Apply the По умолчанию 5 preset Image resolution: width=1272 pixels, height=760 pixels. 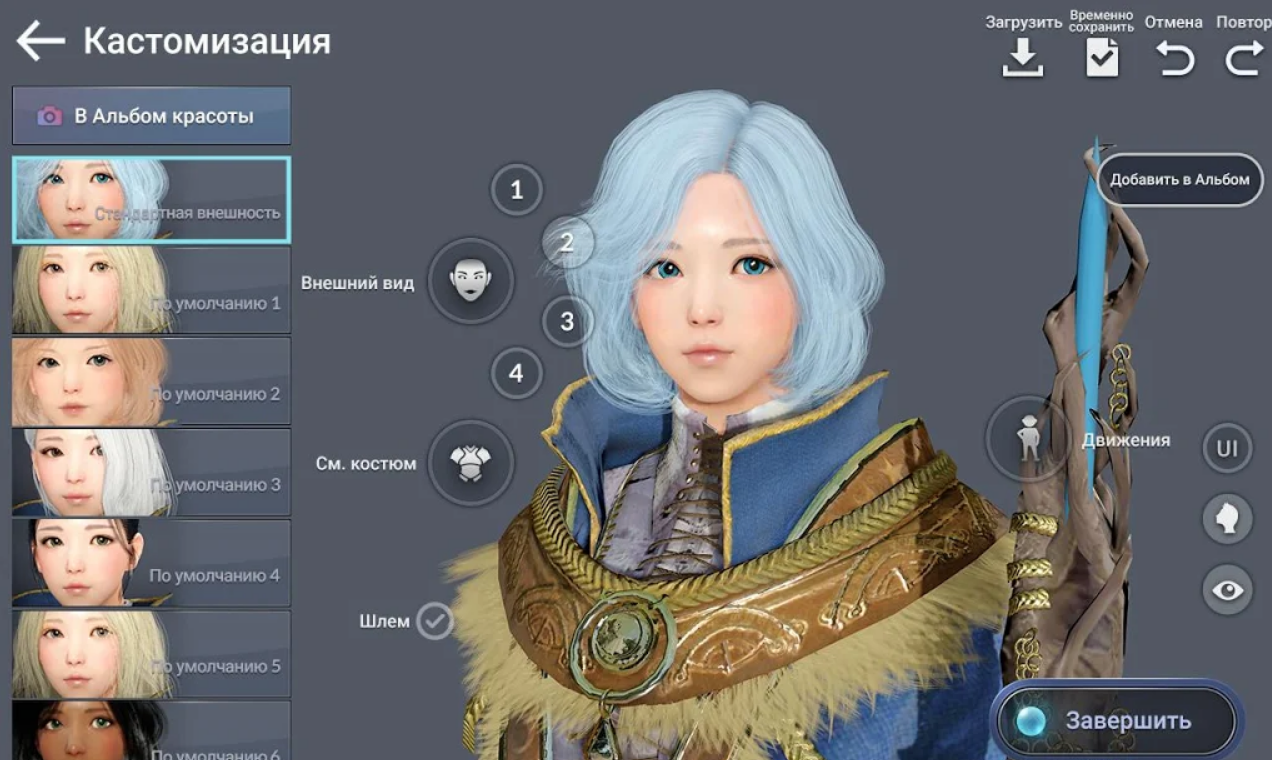tap(151, 654)
